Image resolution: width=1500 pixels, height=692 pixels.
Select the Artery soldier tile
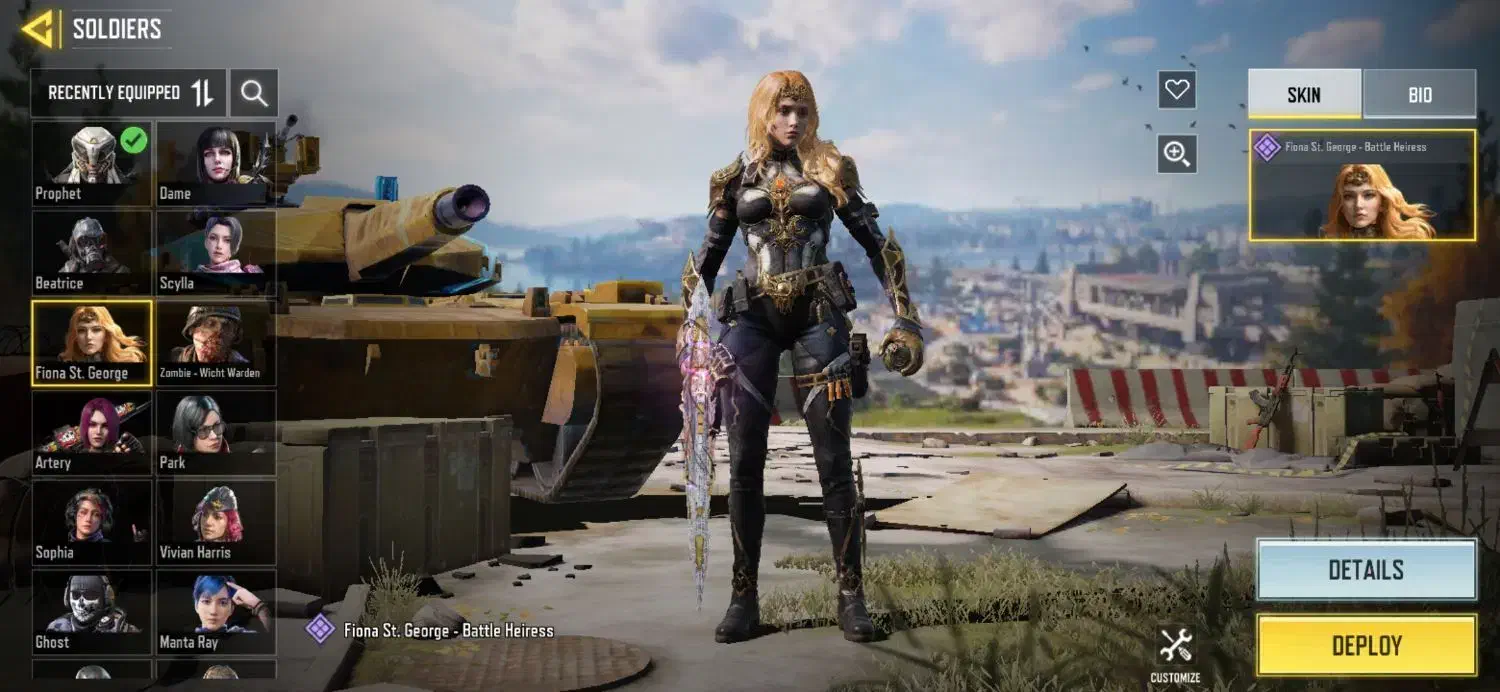[x=92, y=432]
